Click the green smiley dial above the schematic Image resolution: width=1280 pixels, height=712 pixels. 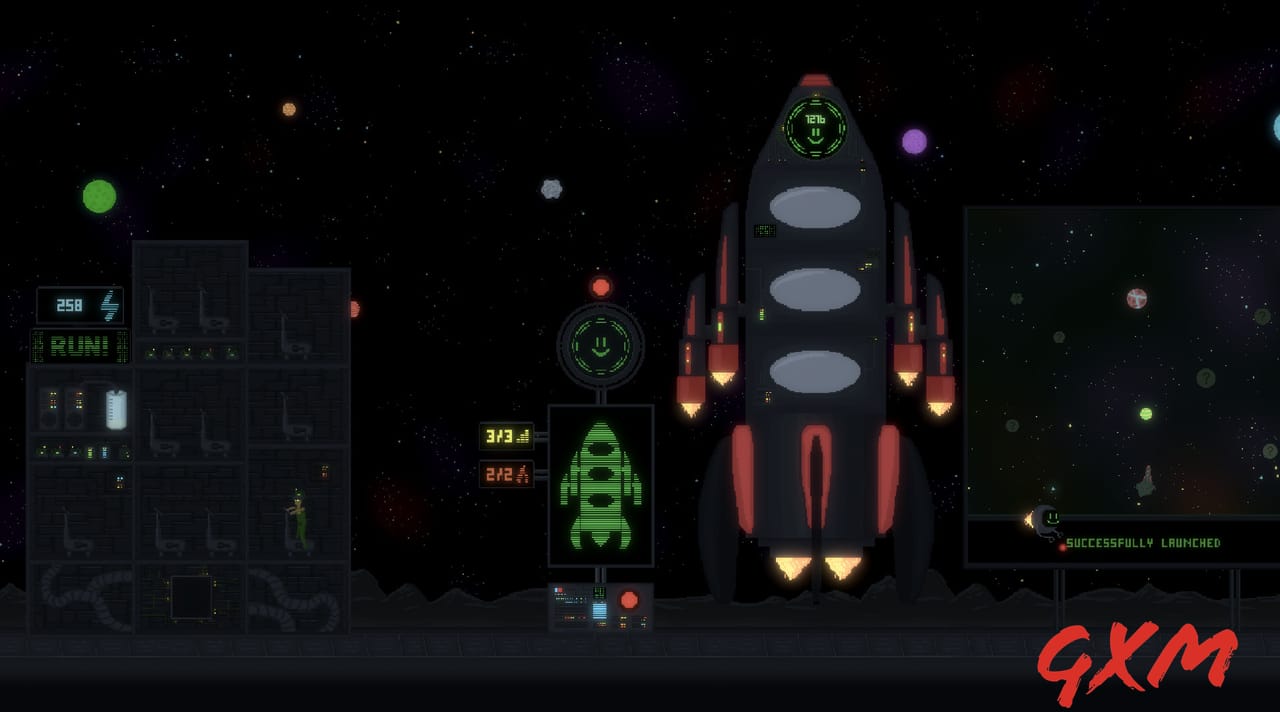coord(600,345)
